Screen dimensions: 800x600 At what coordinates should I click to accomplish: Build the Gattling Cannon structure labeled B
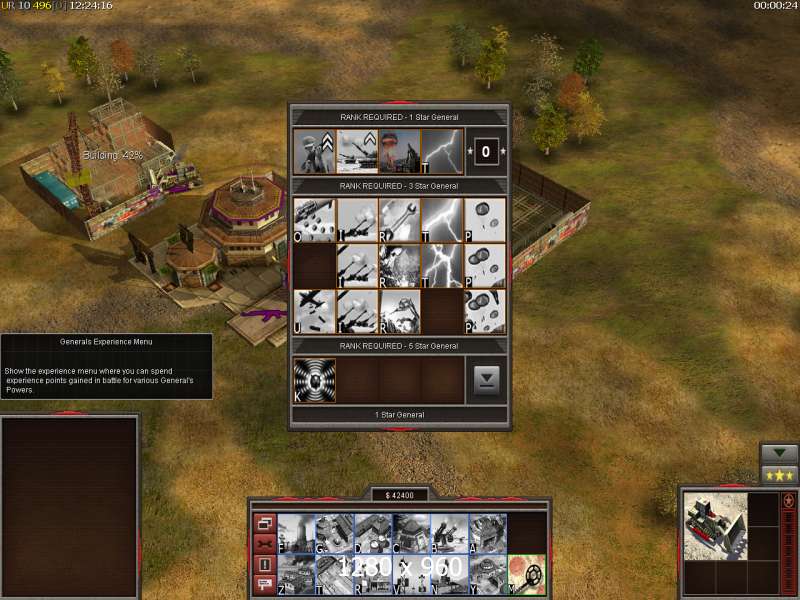(x=449, y=533)
